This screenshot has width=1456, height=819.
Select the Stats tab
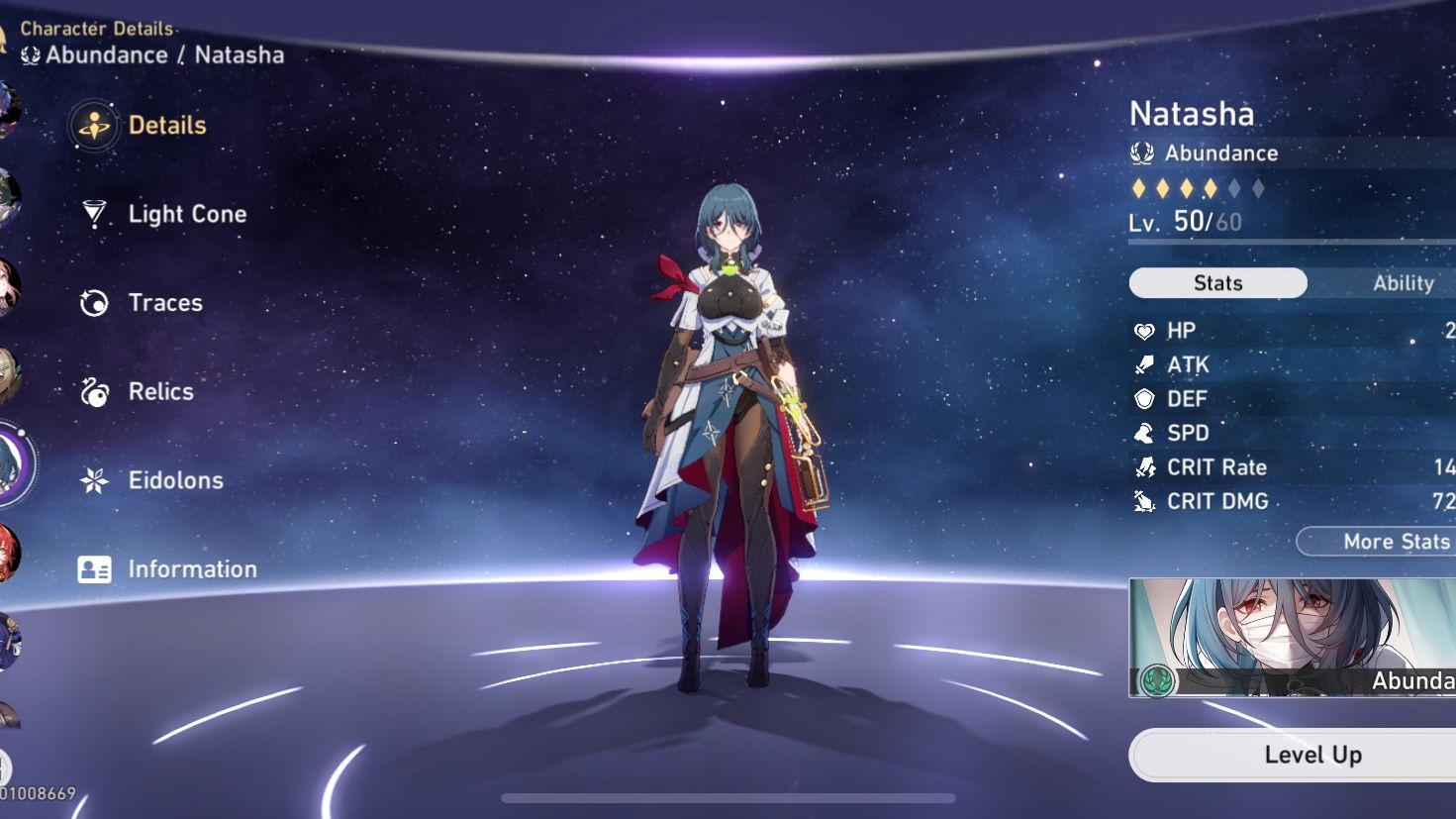pos(1216,283)
